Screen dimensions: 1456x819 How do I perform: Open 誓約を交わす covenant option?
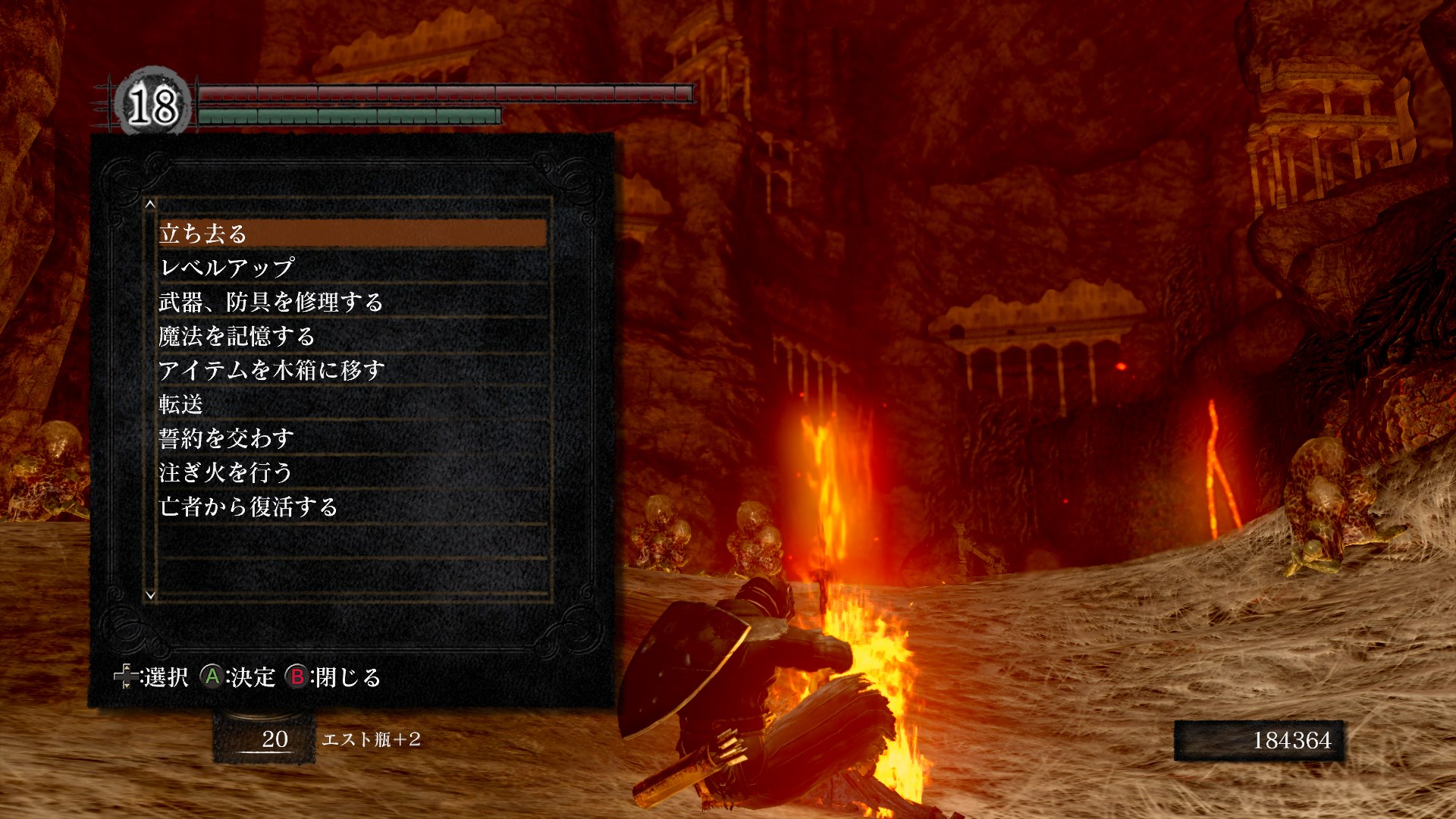click(353, 438)
